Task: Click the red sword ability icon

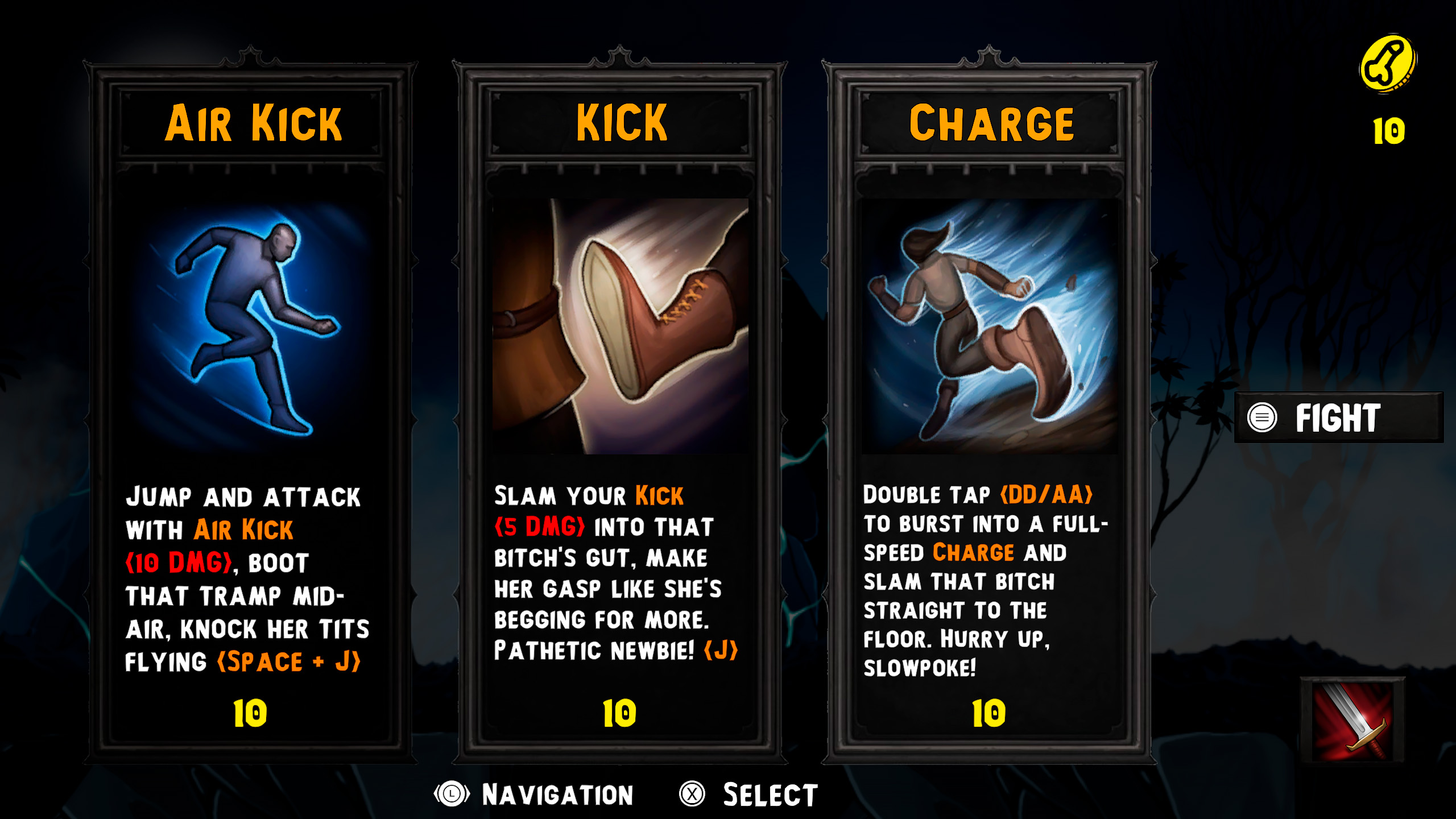Action: pos(1352,721)
